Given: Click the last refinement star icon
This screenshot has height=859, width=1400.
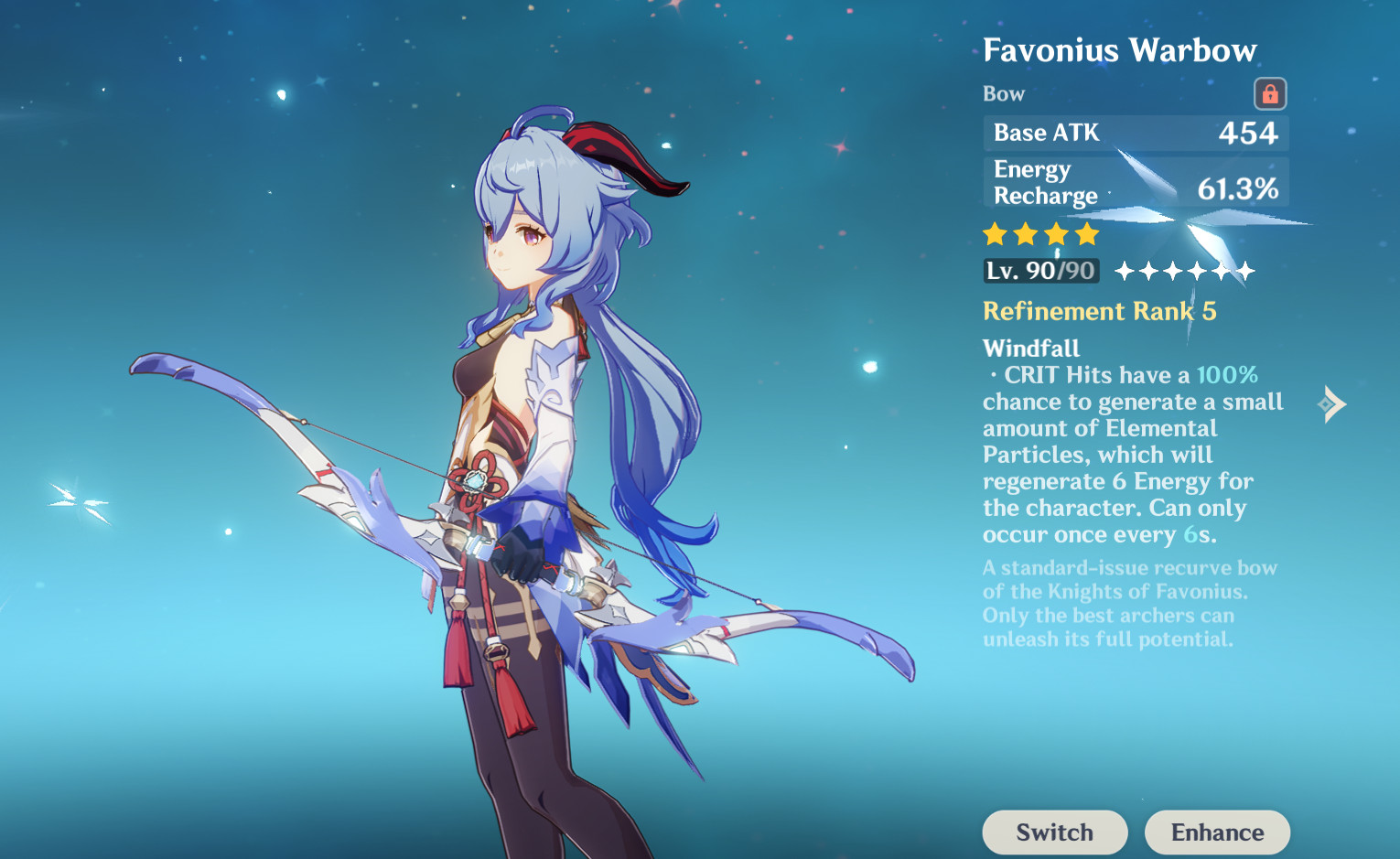Looking at the screenshot, I should point(1244,271).
